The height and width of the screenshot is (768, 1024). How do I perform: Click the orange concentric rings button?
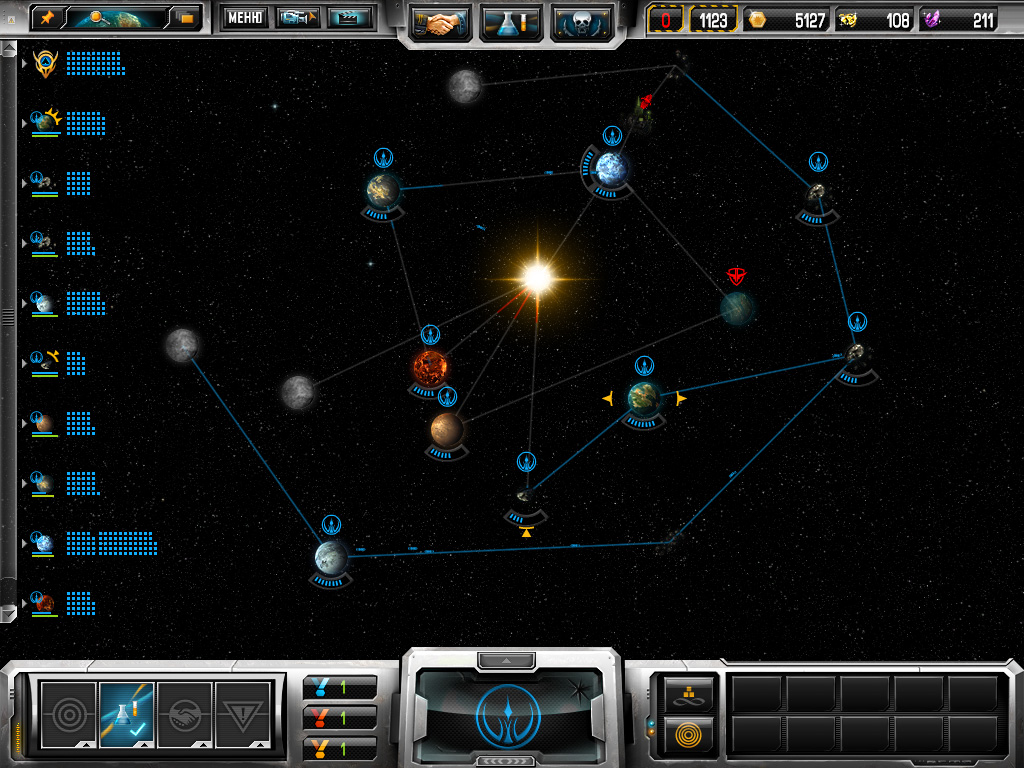coord(685,733)
